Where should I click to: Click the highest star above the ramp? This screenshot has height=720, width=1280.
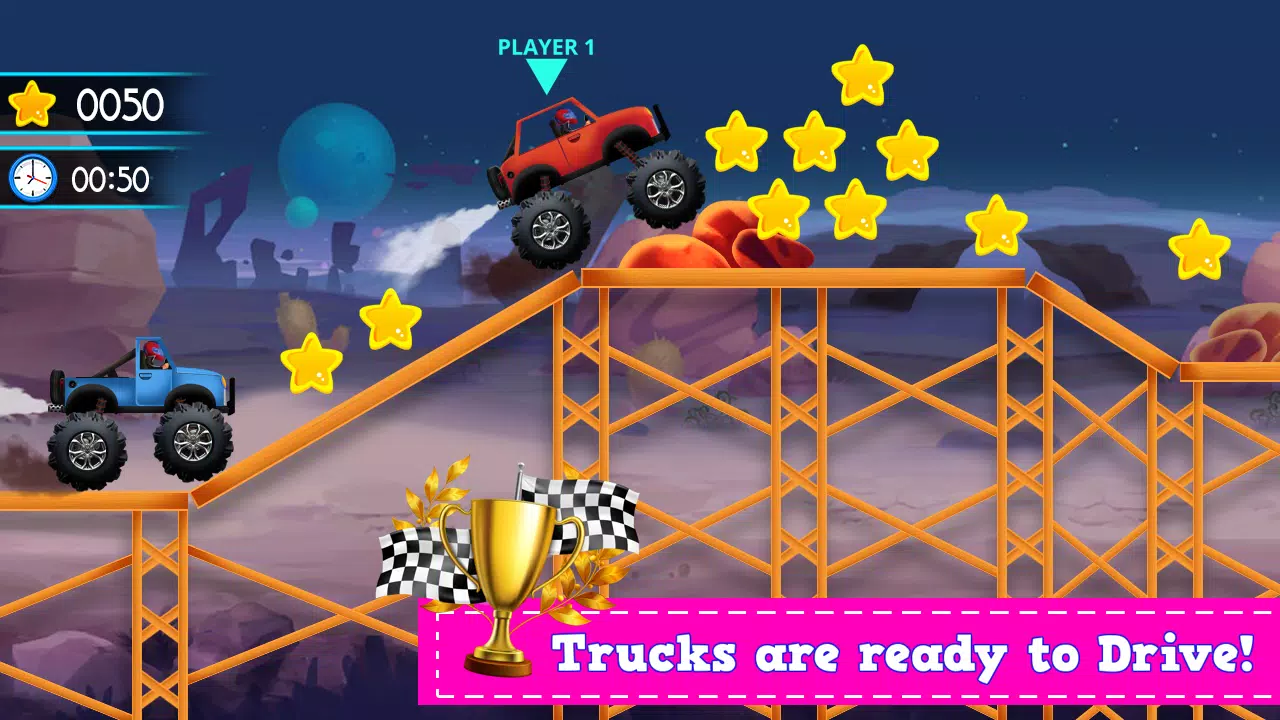point(862,75)
